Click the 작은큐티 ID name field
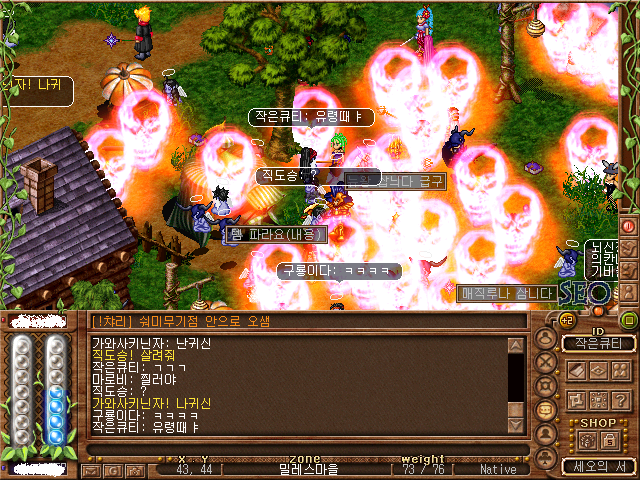 coord(598,343)
